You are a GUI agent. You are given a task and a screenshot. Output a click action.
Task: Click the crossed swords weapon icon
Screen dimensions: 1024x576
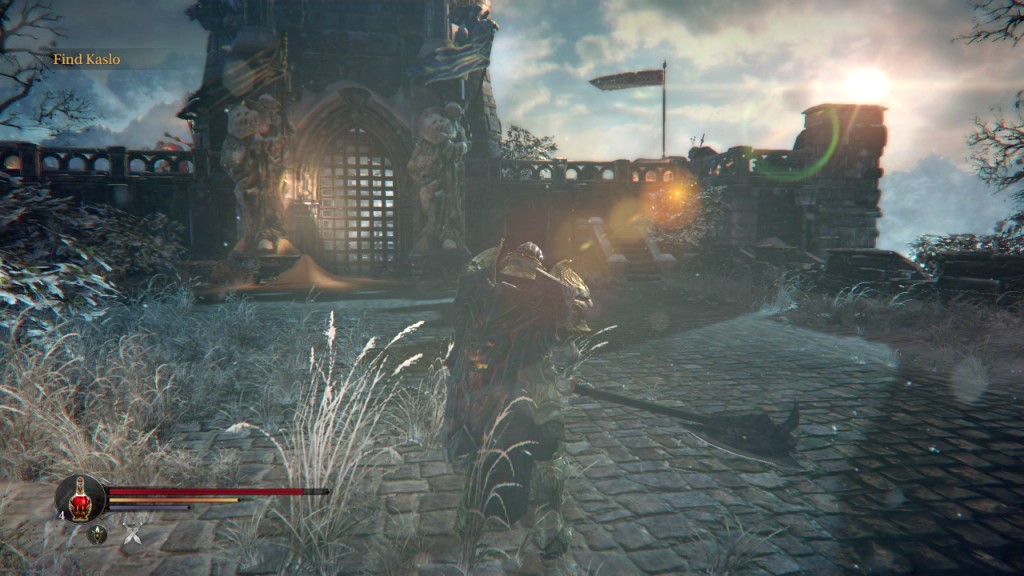click(132, 535)
